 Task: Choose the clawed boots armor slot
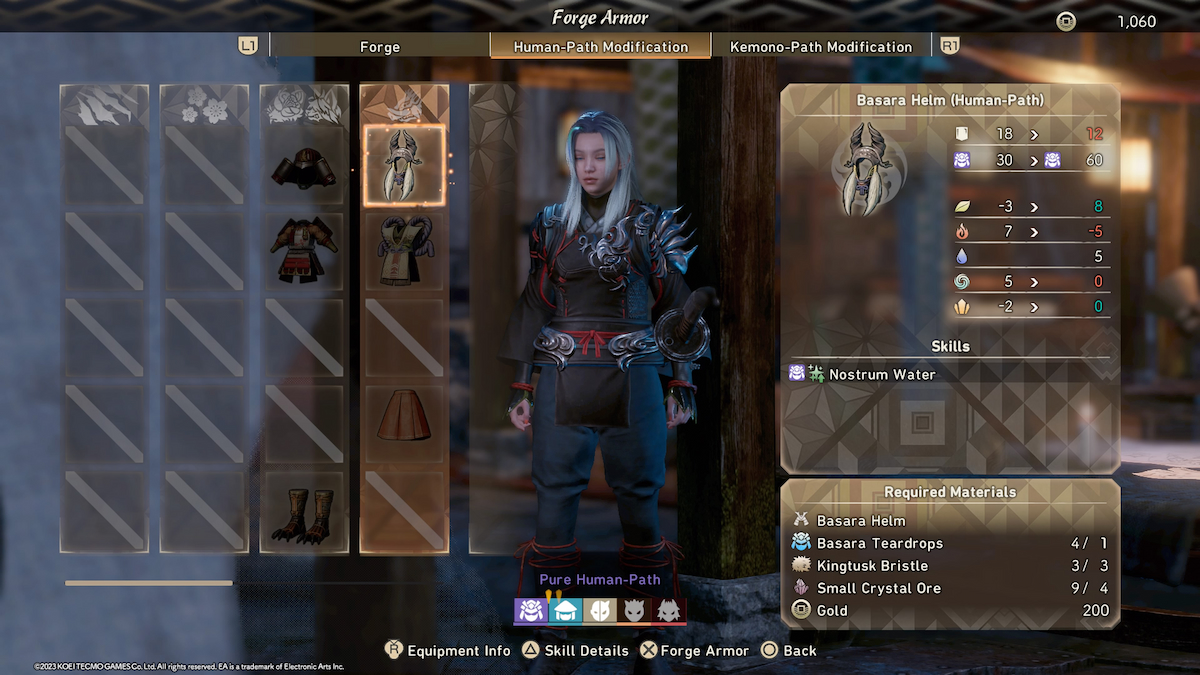[x=304, y=510]
